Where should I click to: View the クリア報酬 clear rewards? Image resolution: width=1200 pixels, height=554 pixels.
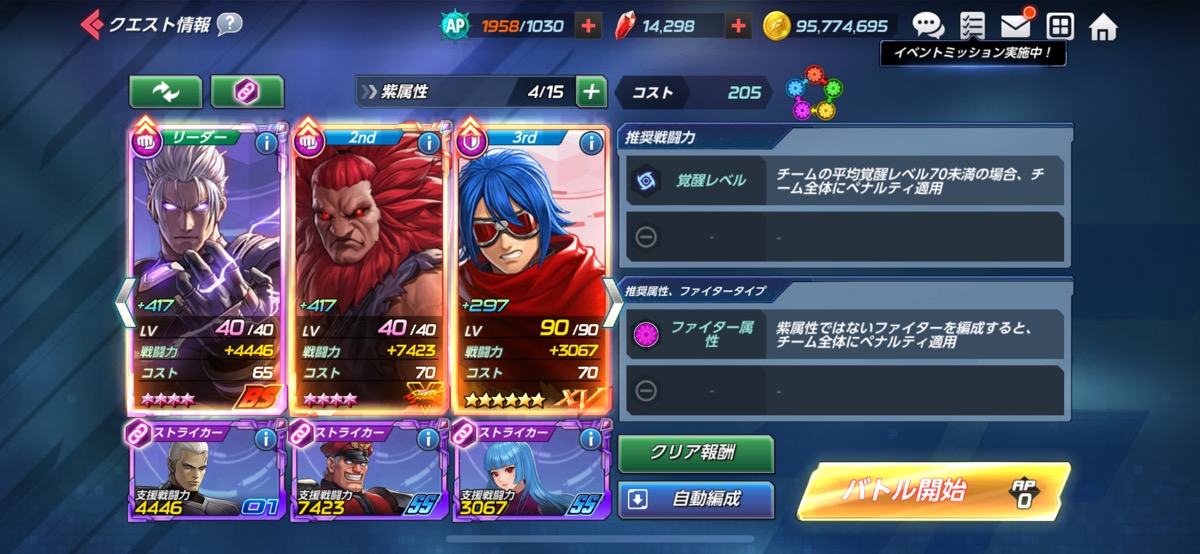coord(696,453)
